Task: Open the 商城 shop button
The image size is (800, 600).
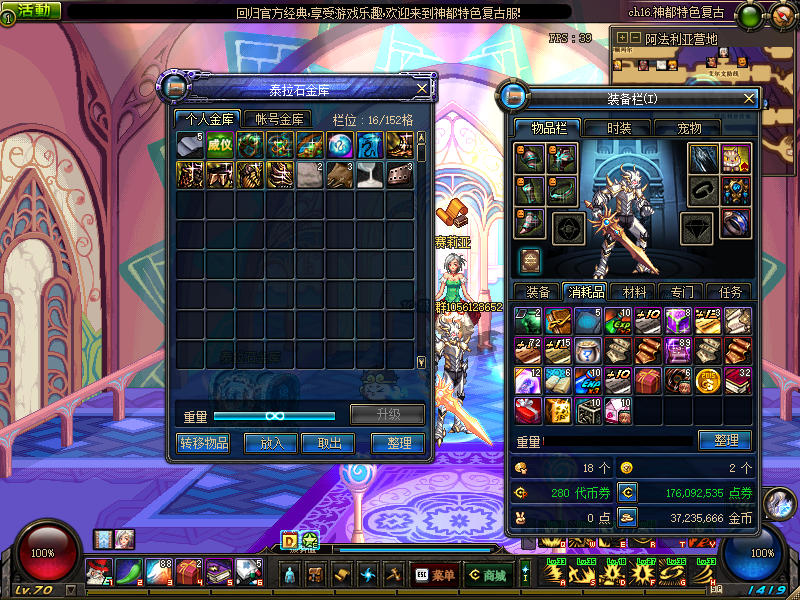Action: [x=487, y=575]
